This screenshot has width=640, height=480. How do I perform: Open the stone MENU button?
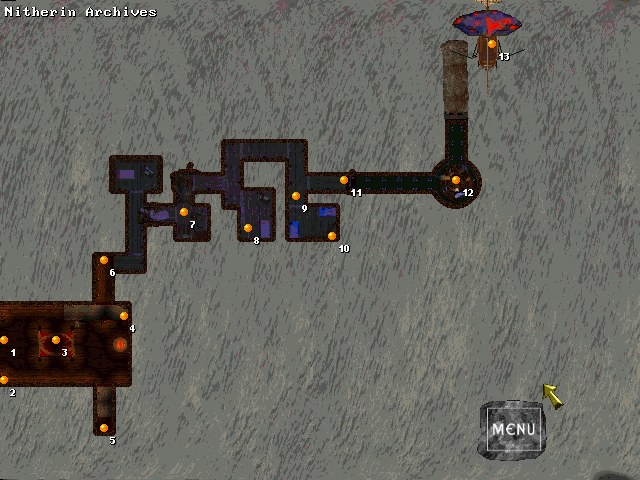513,430
